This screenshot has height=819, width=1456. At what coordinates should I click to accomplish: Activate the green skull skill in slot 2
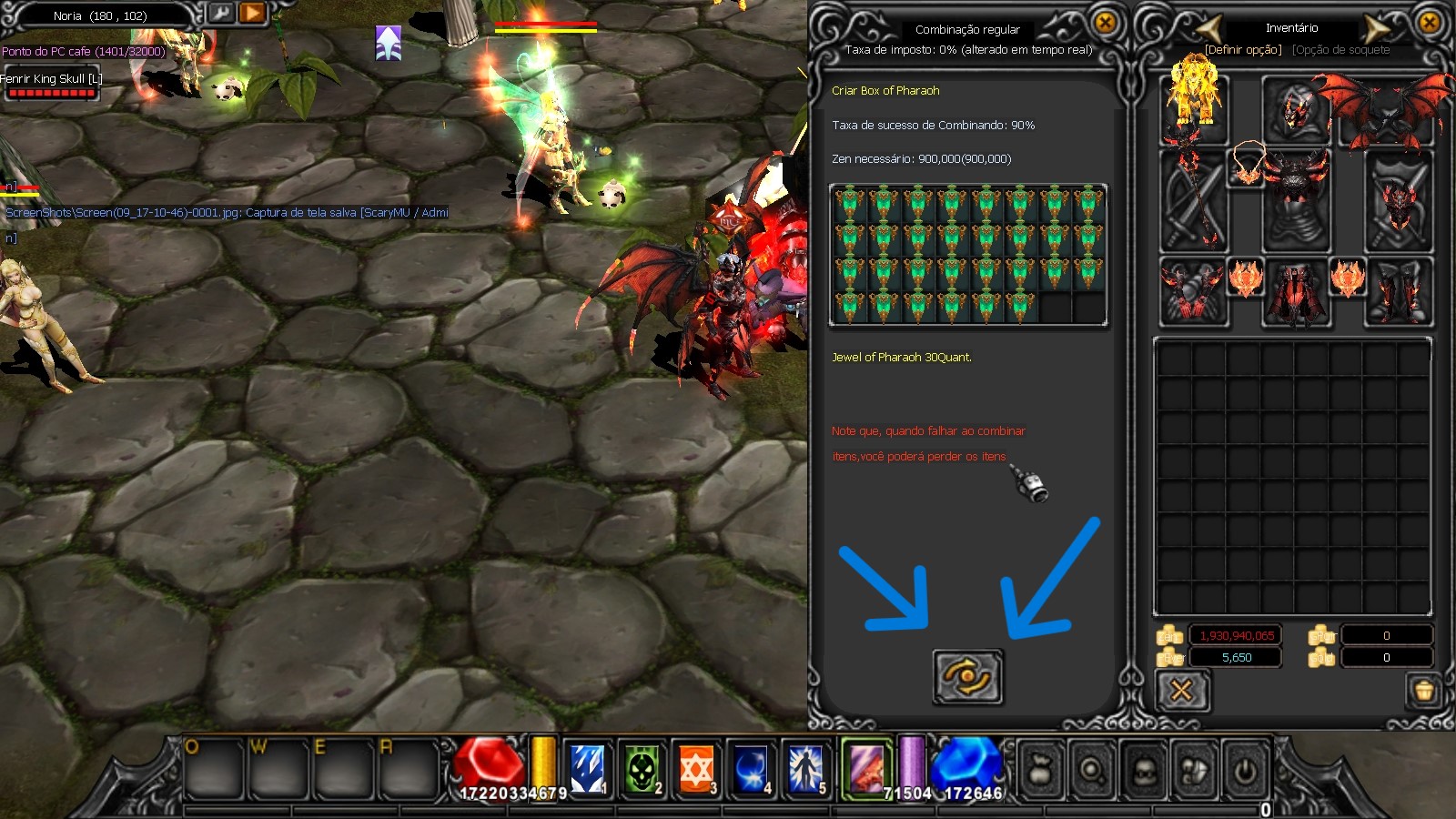tap(642, 769)
